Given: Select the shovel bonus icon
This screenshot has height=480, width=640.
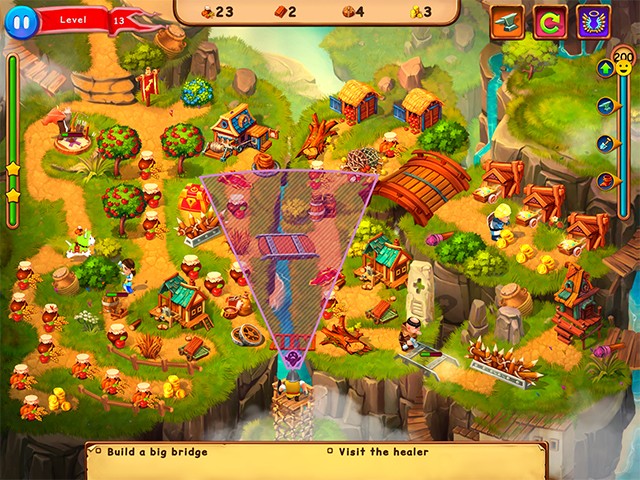Looking at the screenshot, I should pos(605,143).
